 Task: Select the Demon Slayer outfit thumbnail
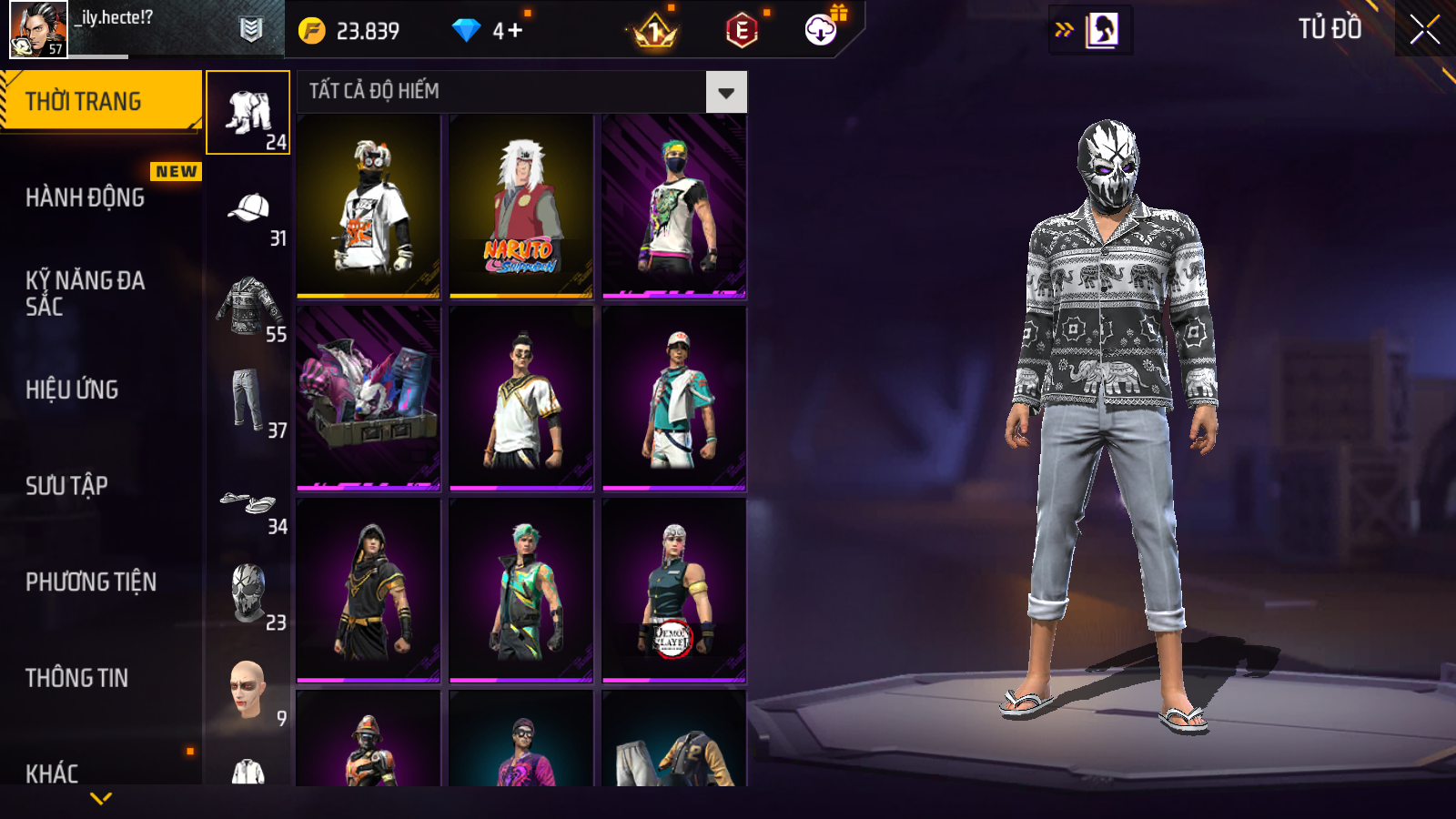point(673,590)
